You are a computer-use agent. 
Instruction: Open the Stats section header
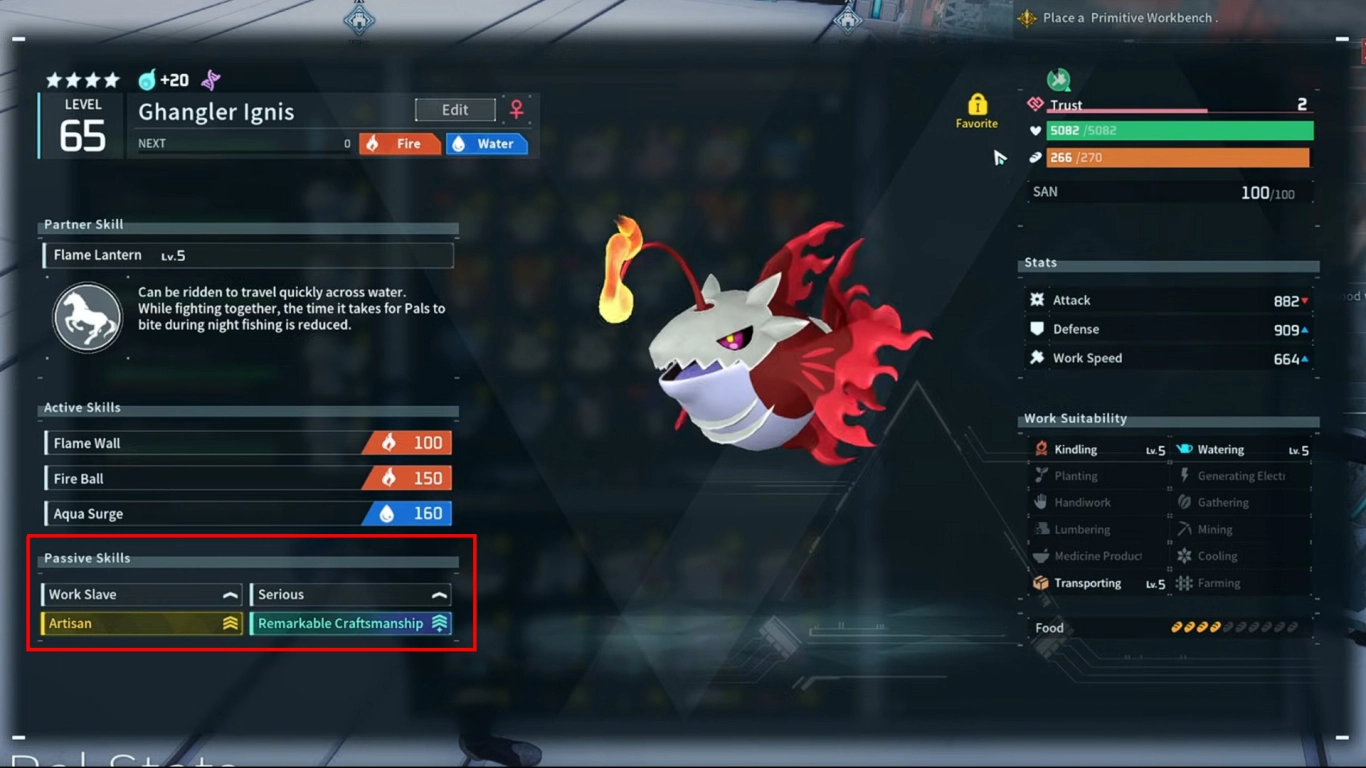point(1040,263)
